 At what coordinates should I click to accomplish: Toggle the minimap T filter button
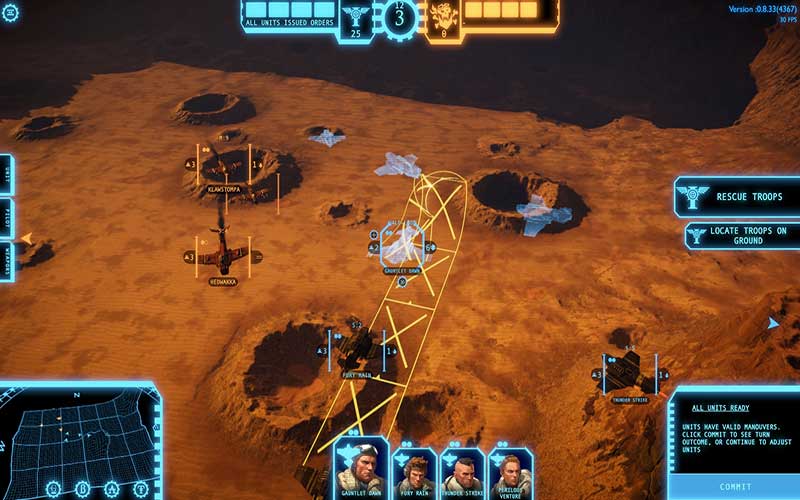[141, 490]
